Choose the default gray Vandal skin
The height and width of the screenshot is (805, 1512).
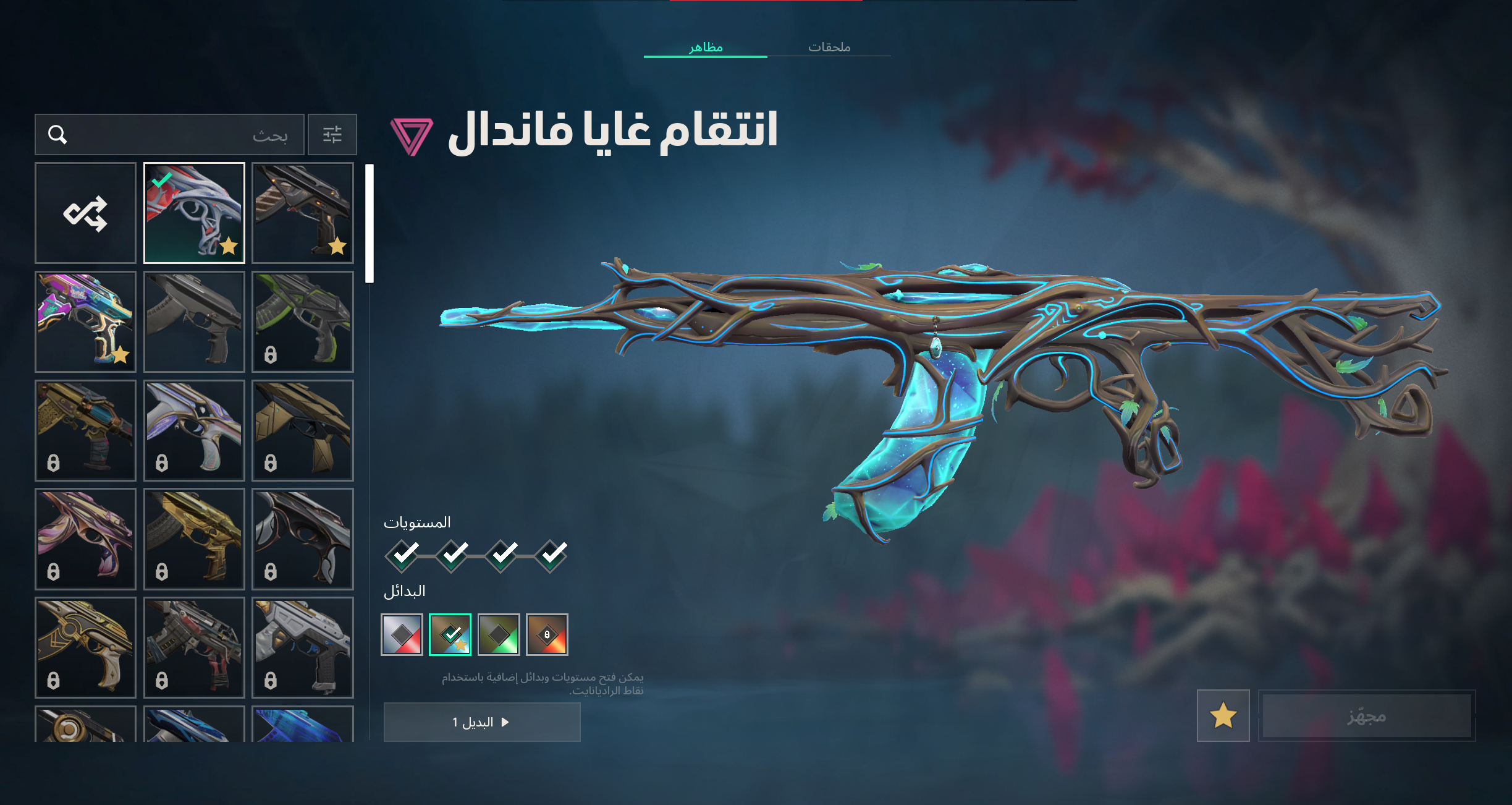pos(194,322)
